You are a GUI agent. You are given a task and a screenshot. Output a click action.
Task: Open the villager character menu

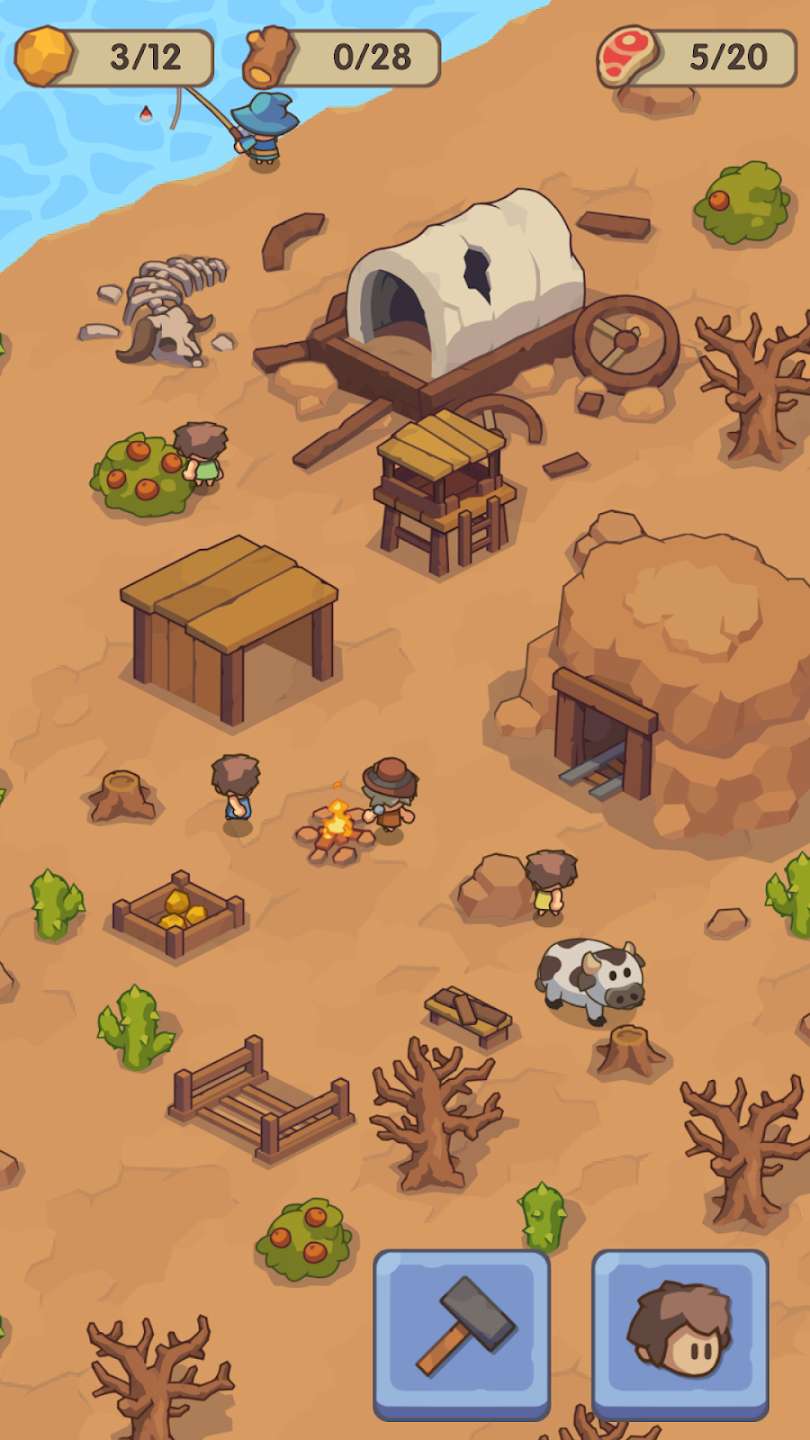[x=680, y=1332]
